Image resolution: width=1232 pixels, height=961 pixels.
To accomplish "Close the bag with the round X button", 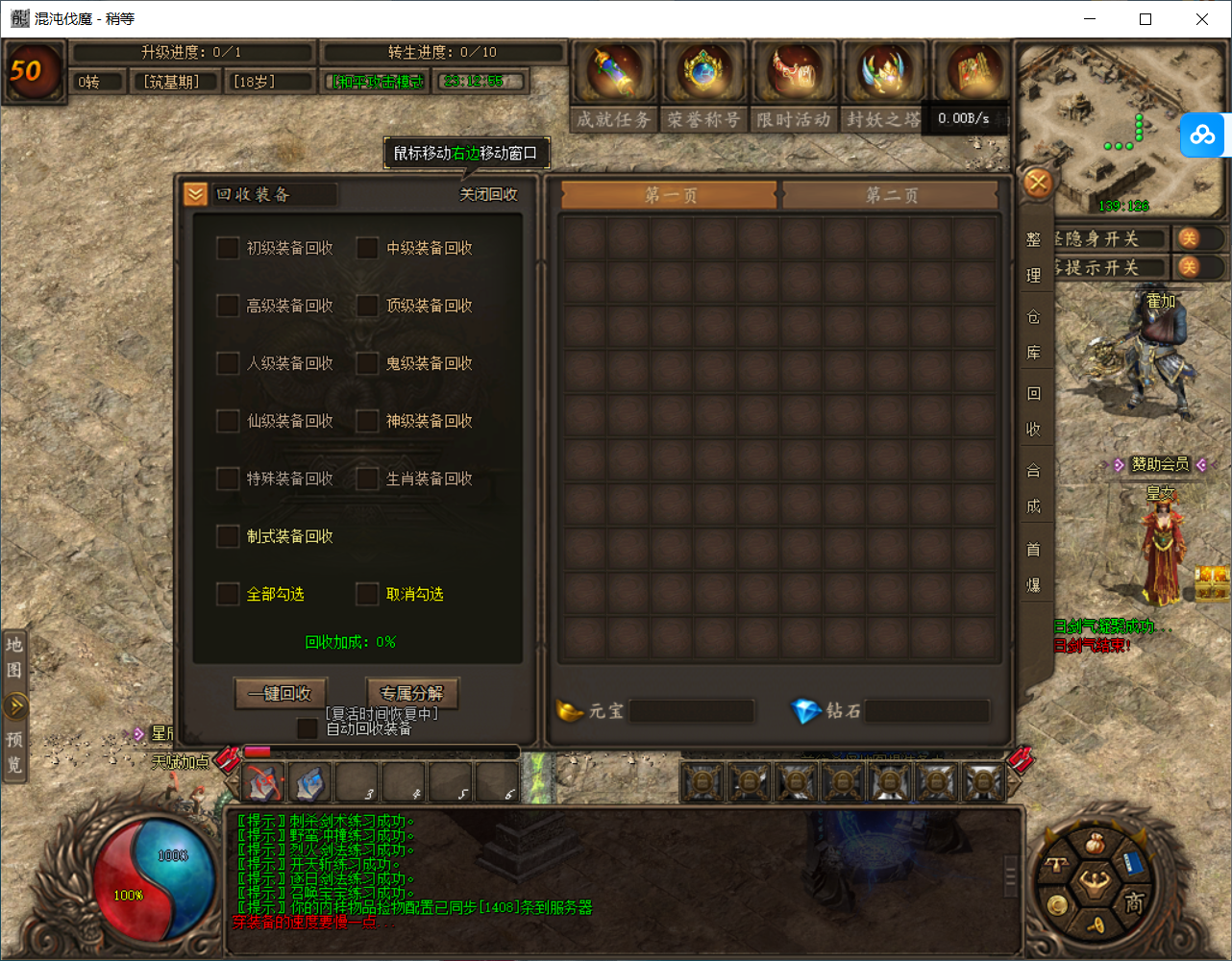I will pyautogui.click(x=1038, y=183).
